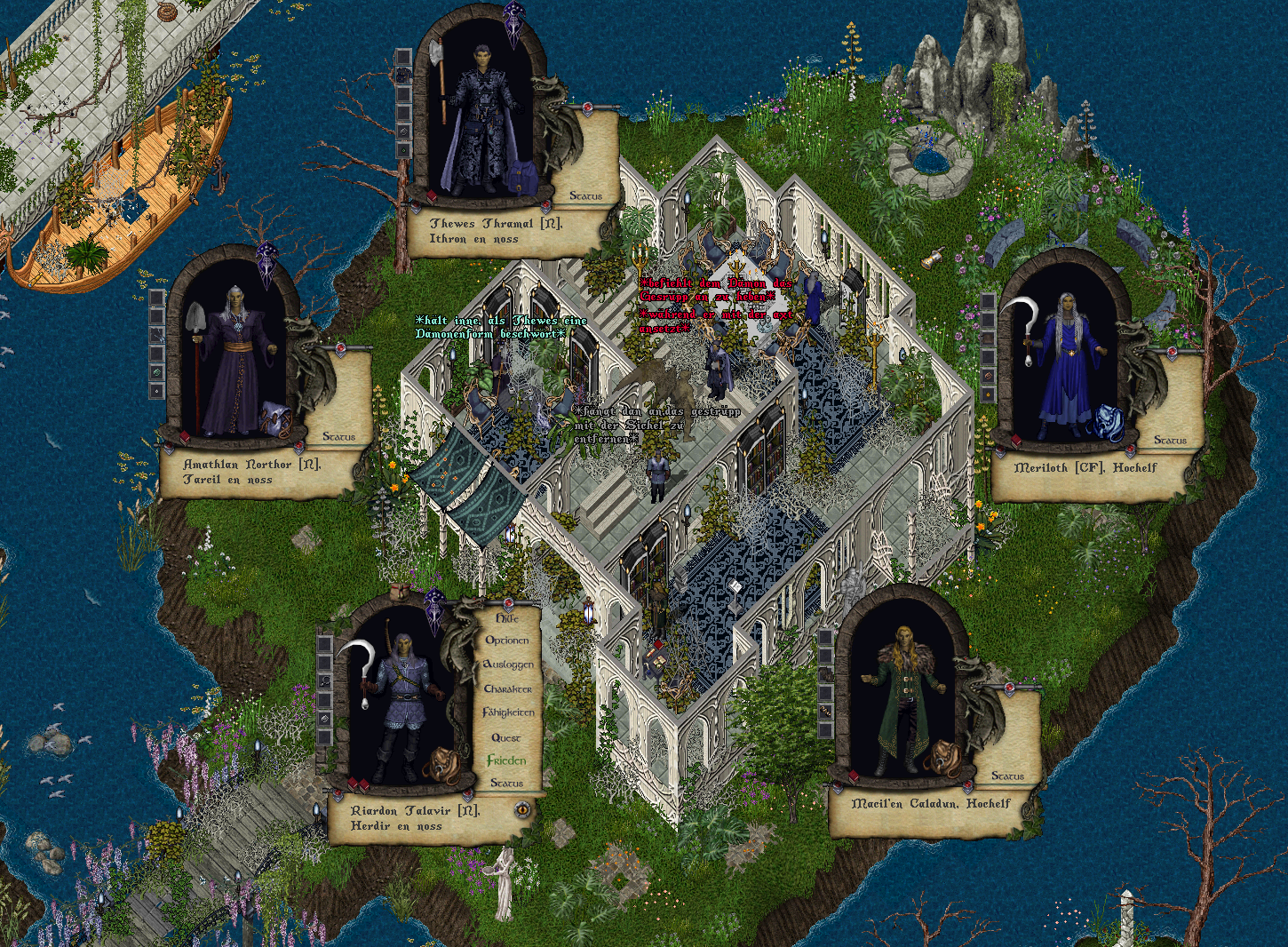
Task: Show Status on Amathlan Northor's paperdoll
Action: (338, 436)
